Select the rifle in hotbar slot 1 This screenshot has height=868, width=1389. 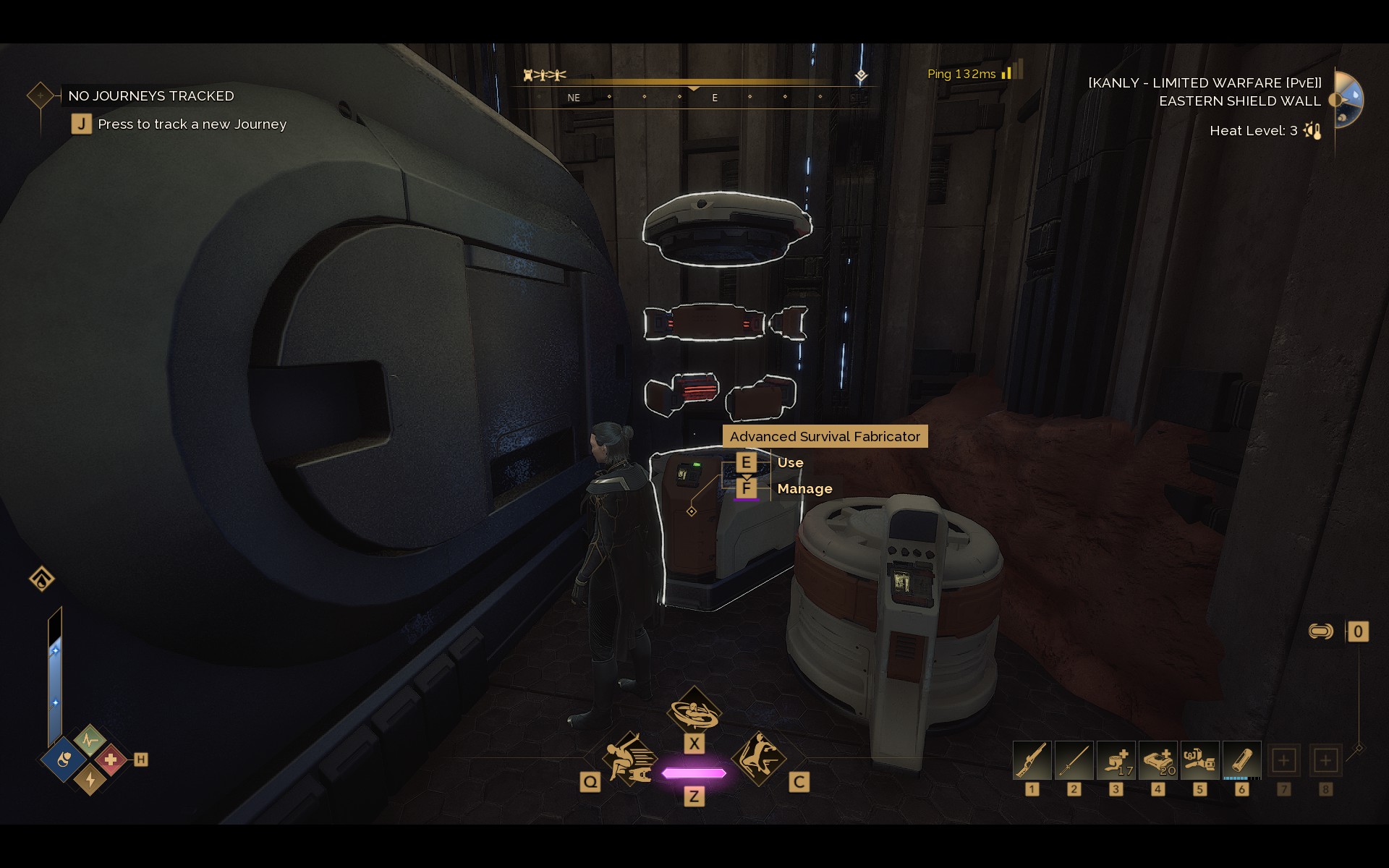(x=1032, y=761)
